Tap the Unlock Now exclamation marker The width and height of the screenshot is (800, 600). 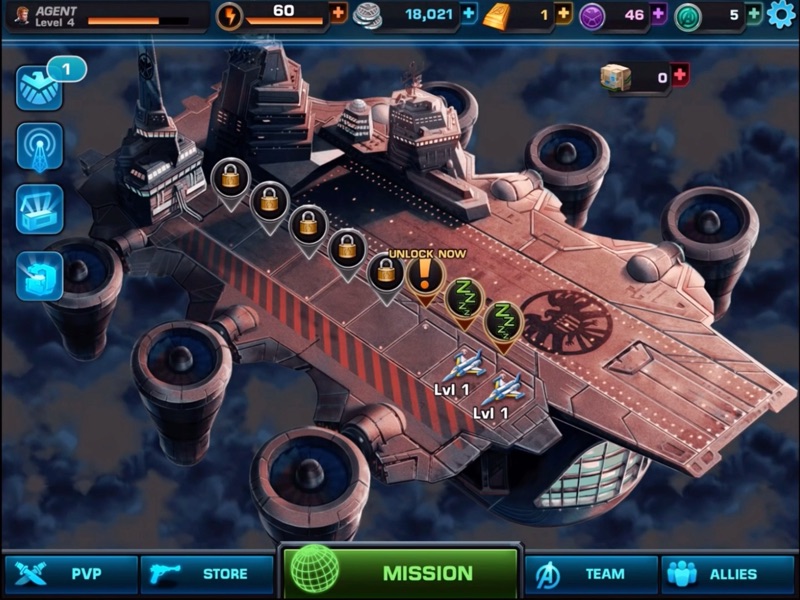point(424,275)
